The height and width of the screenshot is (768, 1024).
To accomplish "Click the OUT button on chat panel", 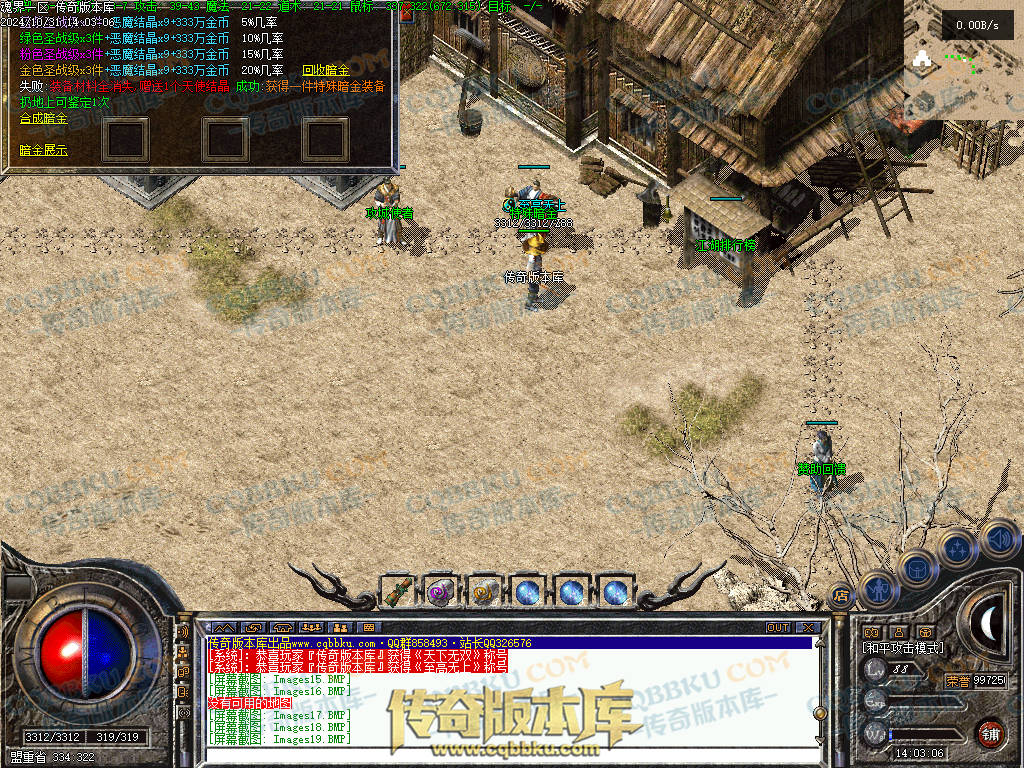I will coord(778,628).
